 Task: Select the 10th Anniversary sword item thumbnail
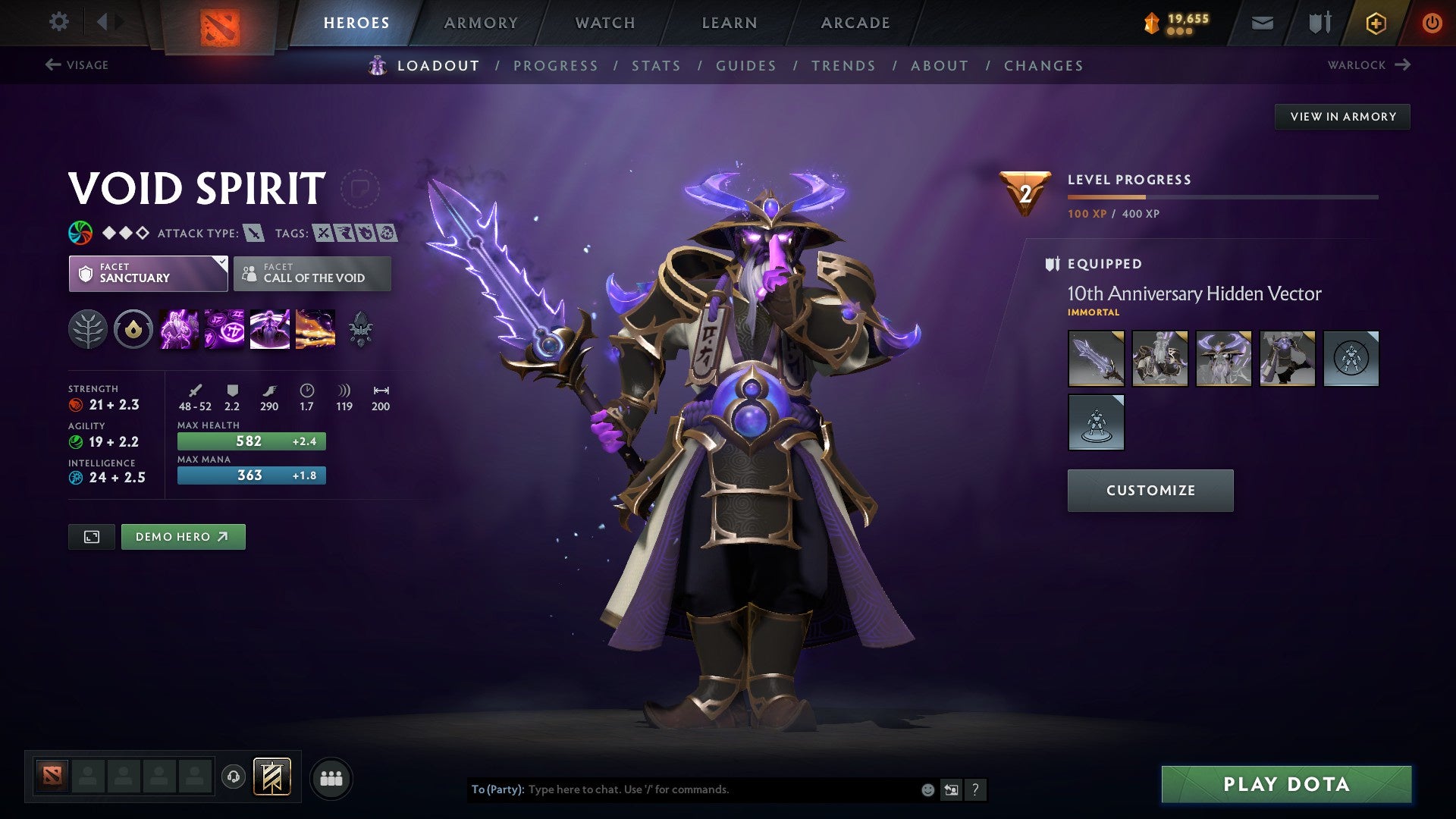[x=1096, y=358]
